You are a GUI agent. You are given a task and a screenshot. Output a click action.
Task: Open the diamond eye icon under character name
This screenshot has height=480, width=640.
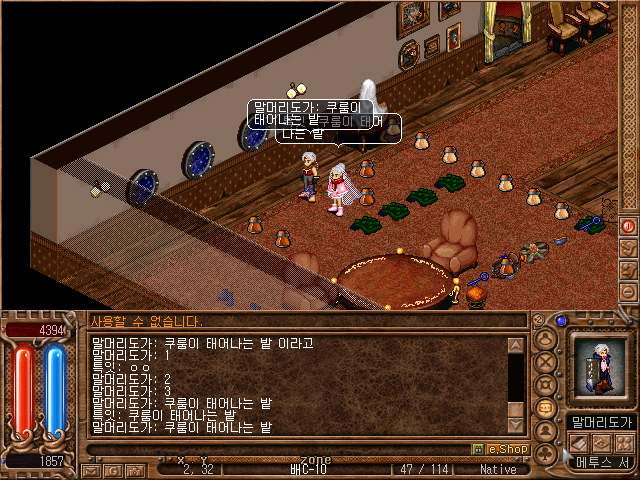click(x=601, y=441)
